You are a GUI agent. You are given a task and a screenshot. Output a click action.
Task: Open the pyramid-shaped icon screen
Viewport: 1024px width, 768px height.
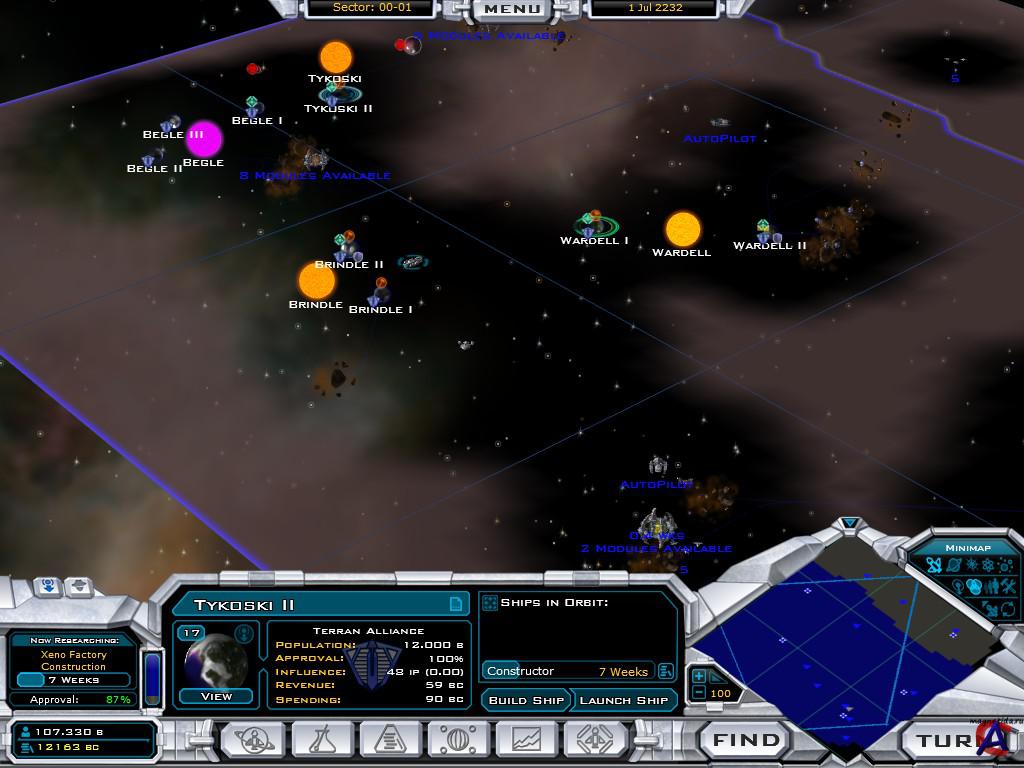[x=391, y=741]
